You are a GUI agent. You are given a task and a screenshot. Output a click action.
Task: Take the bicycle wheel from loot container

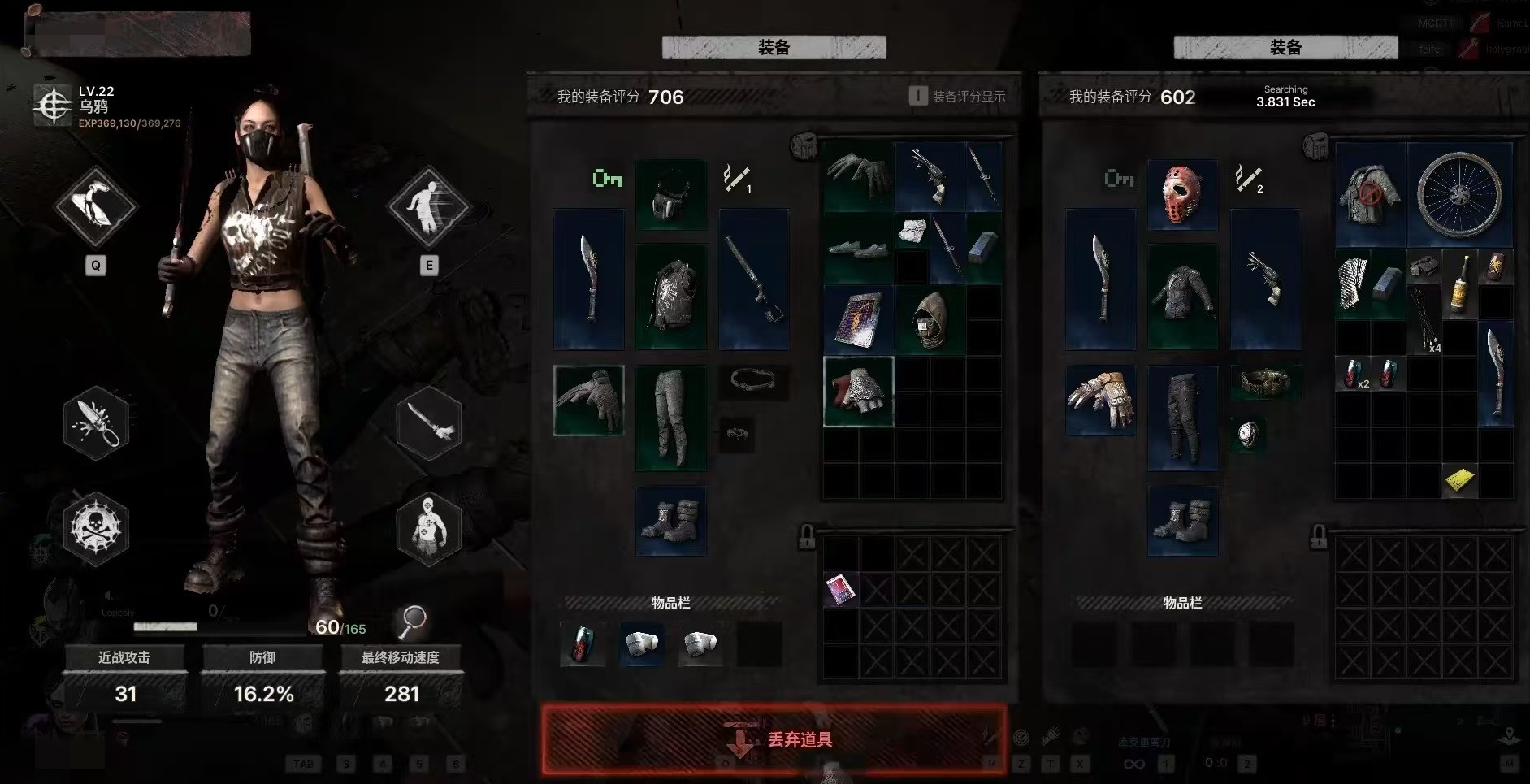[1459, 194]
